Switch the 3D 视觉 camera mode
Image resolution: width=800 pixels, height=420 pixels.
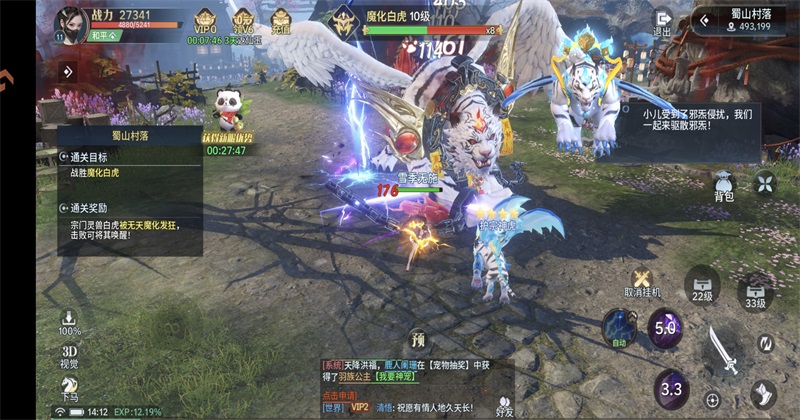pos(70,356)
